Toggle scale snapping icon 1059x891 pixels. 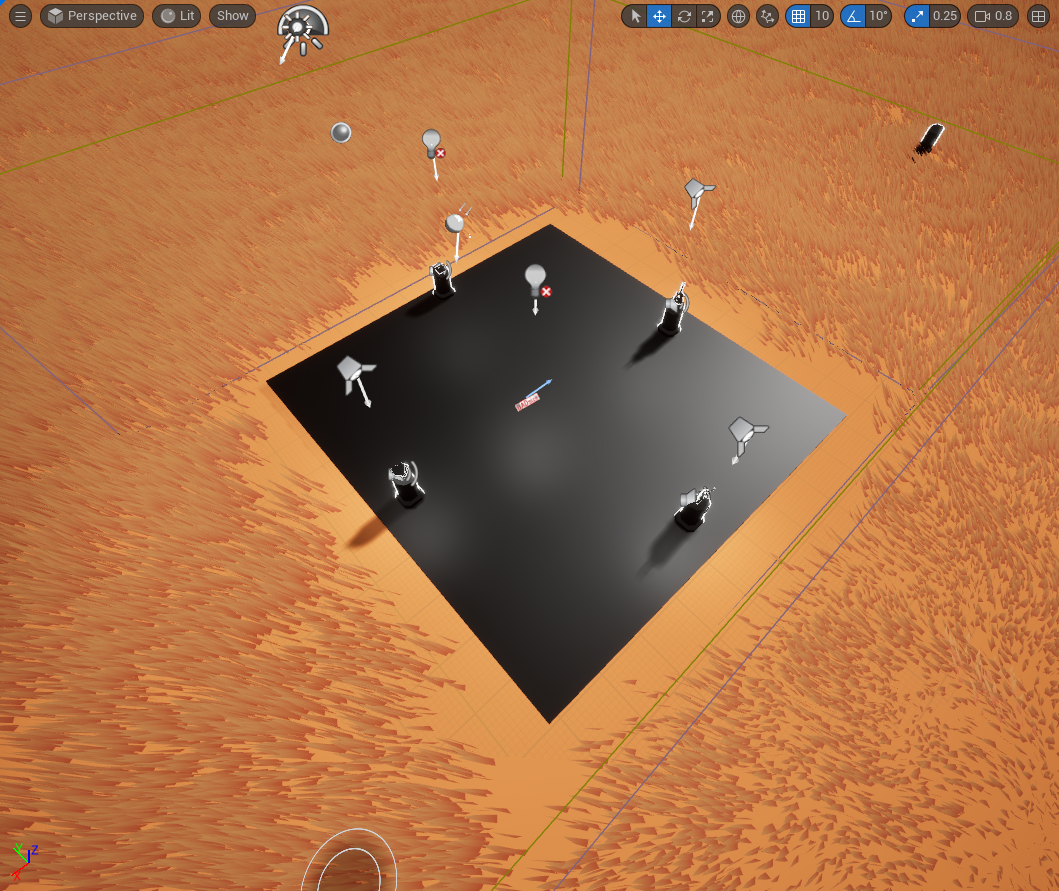917,16
